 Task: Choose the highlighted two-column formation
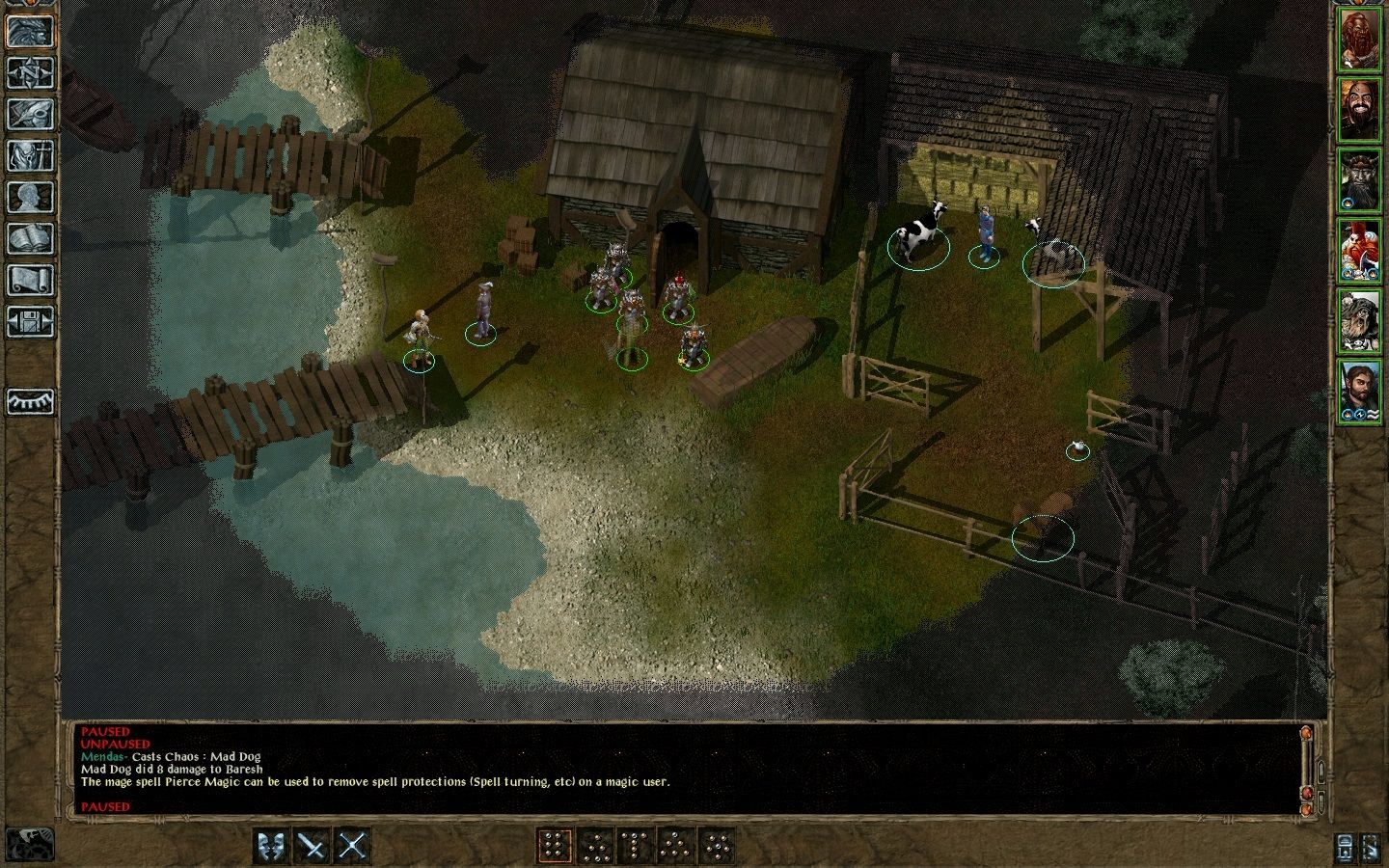tap(554, 846)
